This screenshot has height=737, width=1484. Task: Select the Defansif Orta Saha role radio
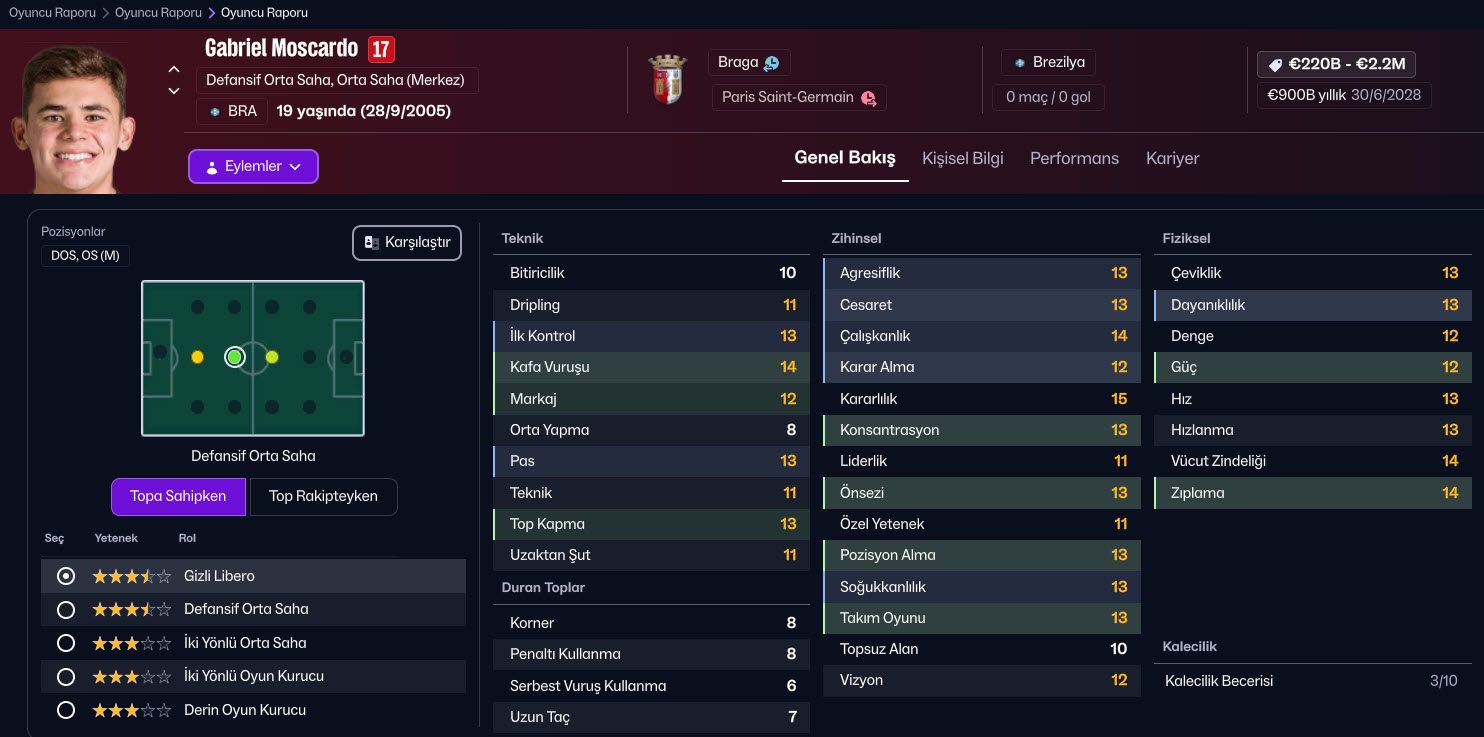tap(66, 609)
